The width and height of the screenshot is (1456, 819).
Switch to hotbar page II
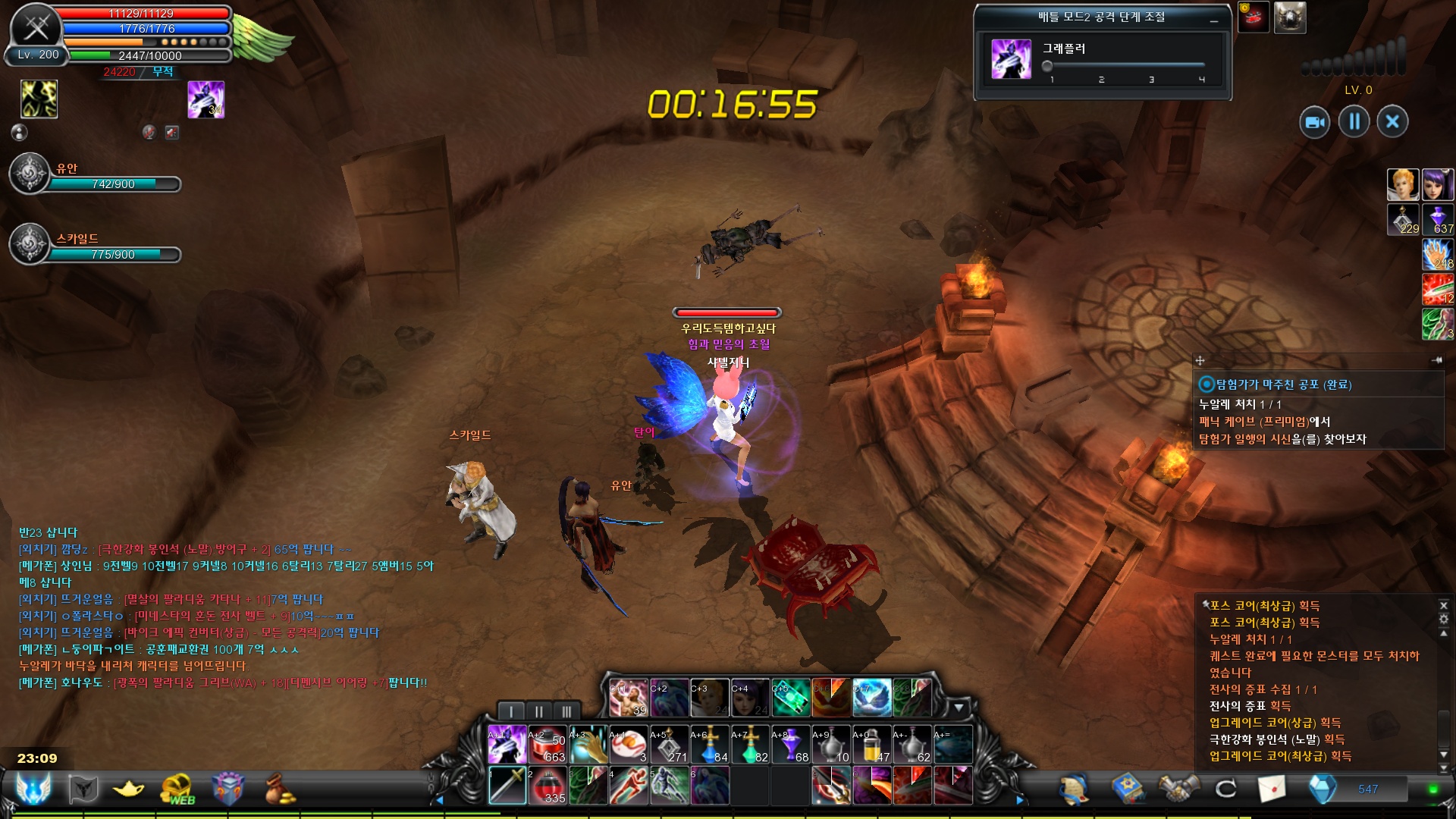pyautogui.click(x=539, y=711)
